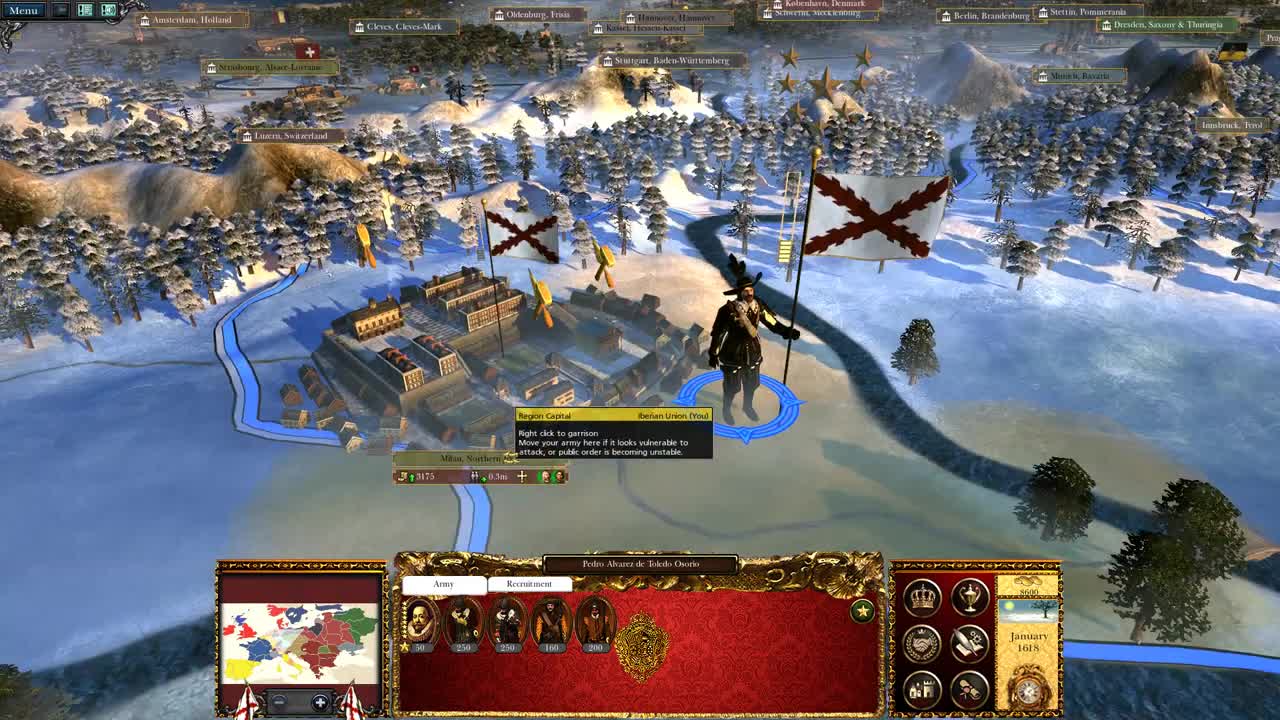Click the gold star rank badge on army panel
This screenshot has height=720, width=1280.
(862, 610)
